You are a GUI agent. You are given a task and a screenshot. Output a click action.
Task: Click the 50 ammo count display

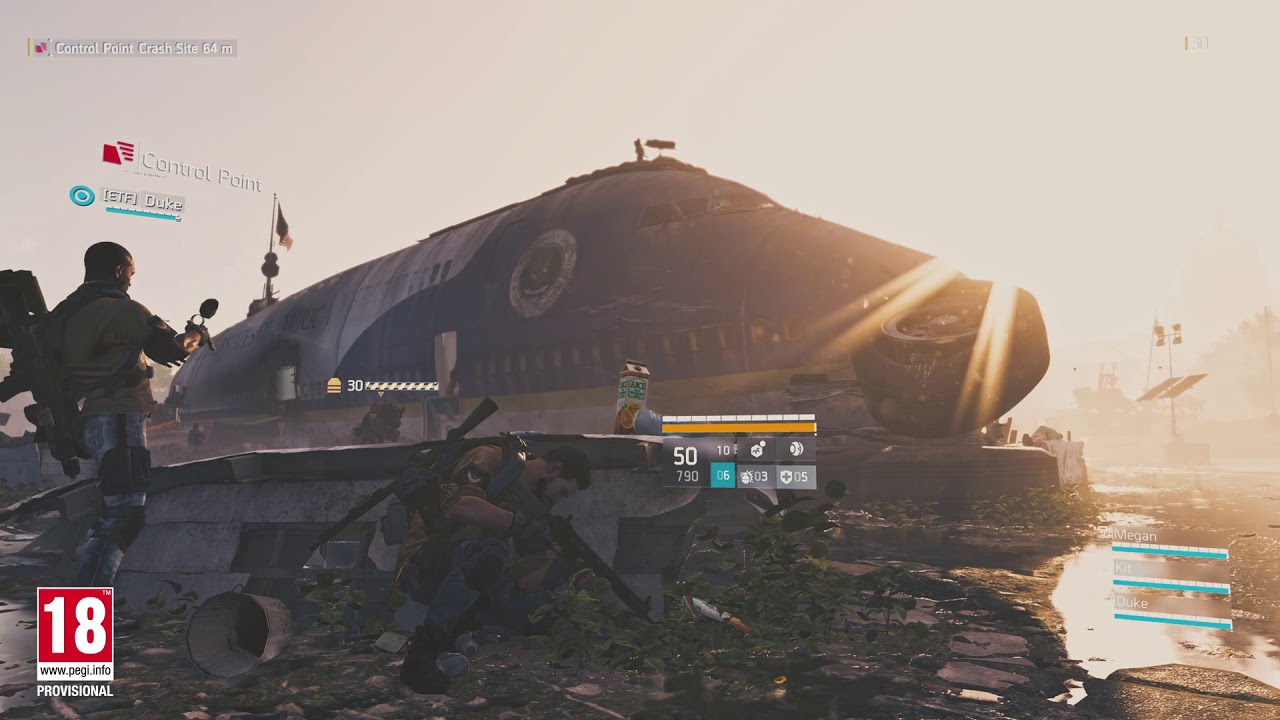point(684,454)
